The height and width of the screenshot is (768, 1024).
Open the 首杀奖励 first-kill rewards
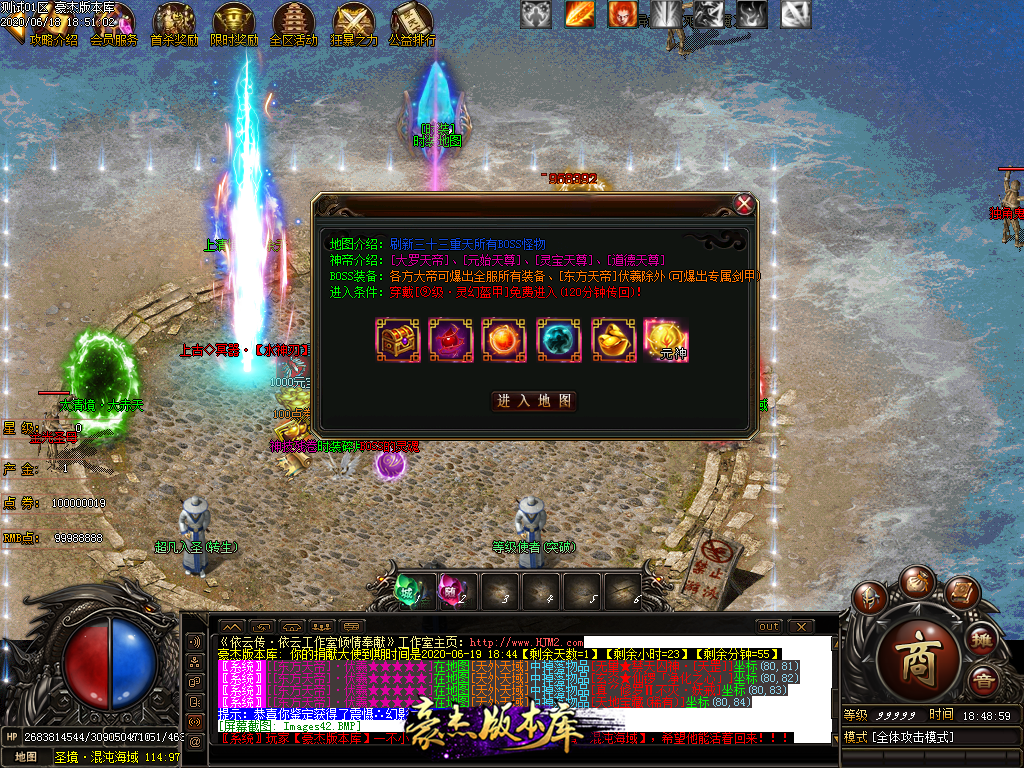[x=174, y=26]
